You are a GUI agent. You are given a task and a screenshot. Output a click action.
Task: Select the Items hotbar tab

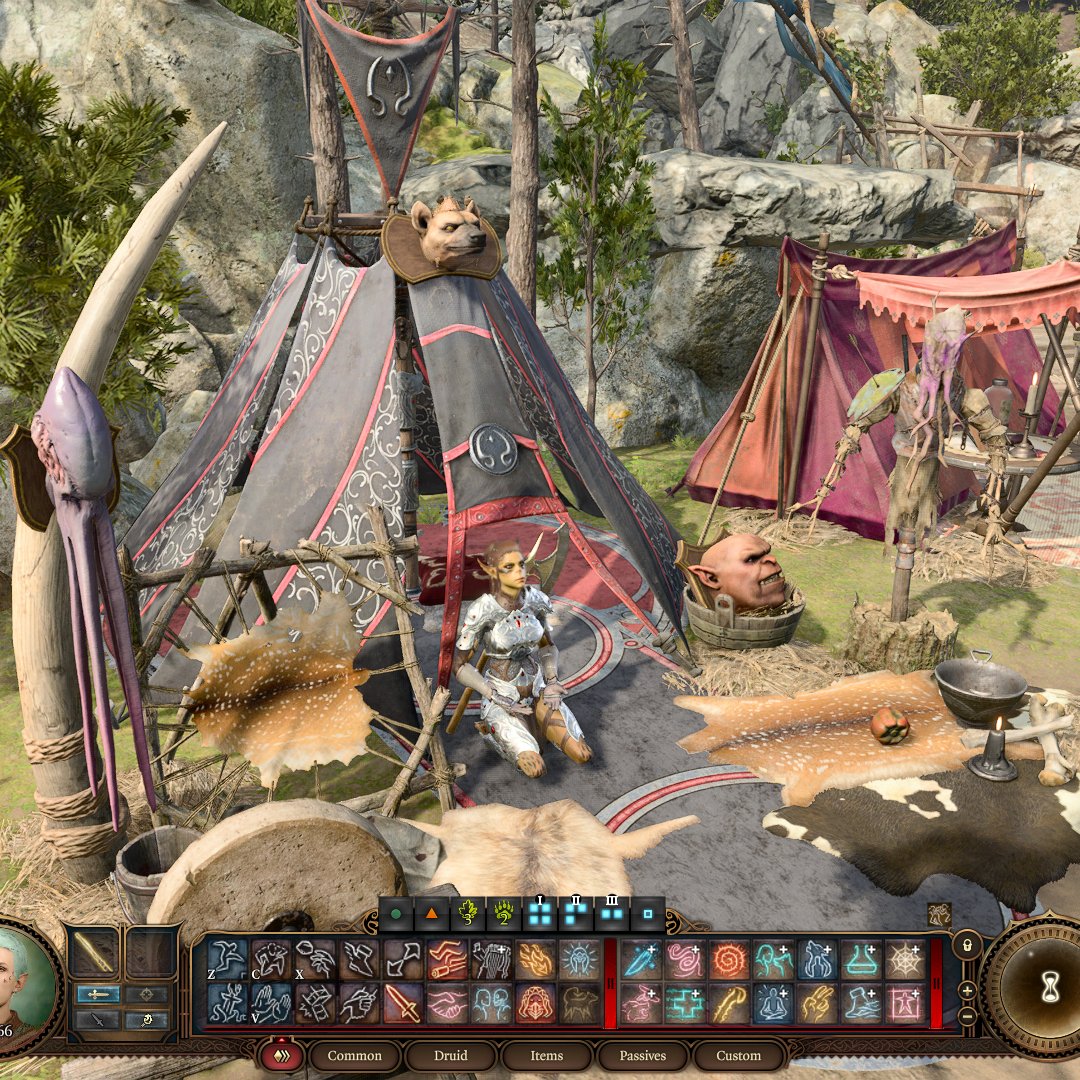coord(546,1056)
